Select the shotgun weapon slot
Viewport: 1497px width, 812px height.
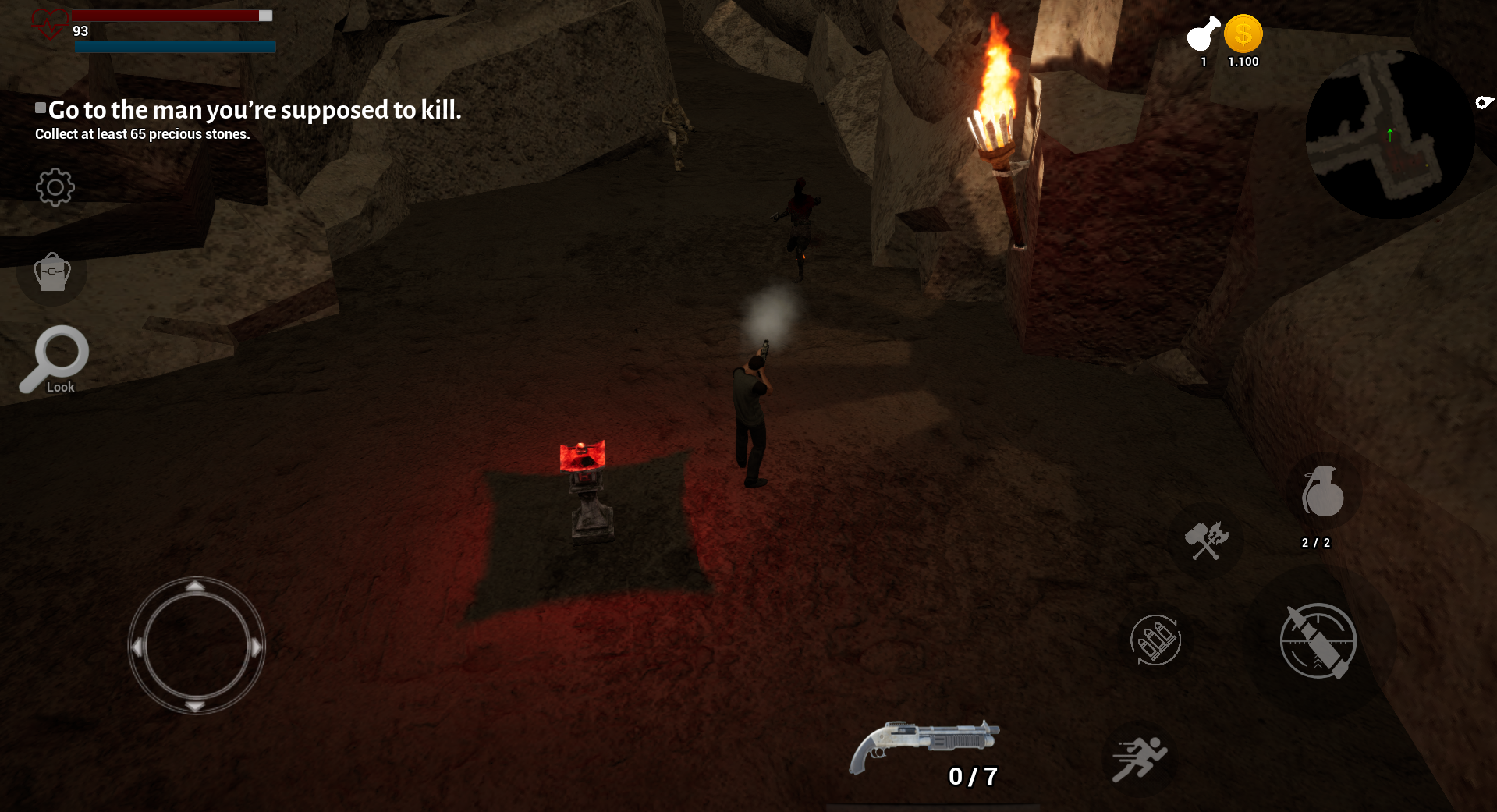point(924,747)
